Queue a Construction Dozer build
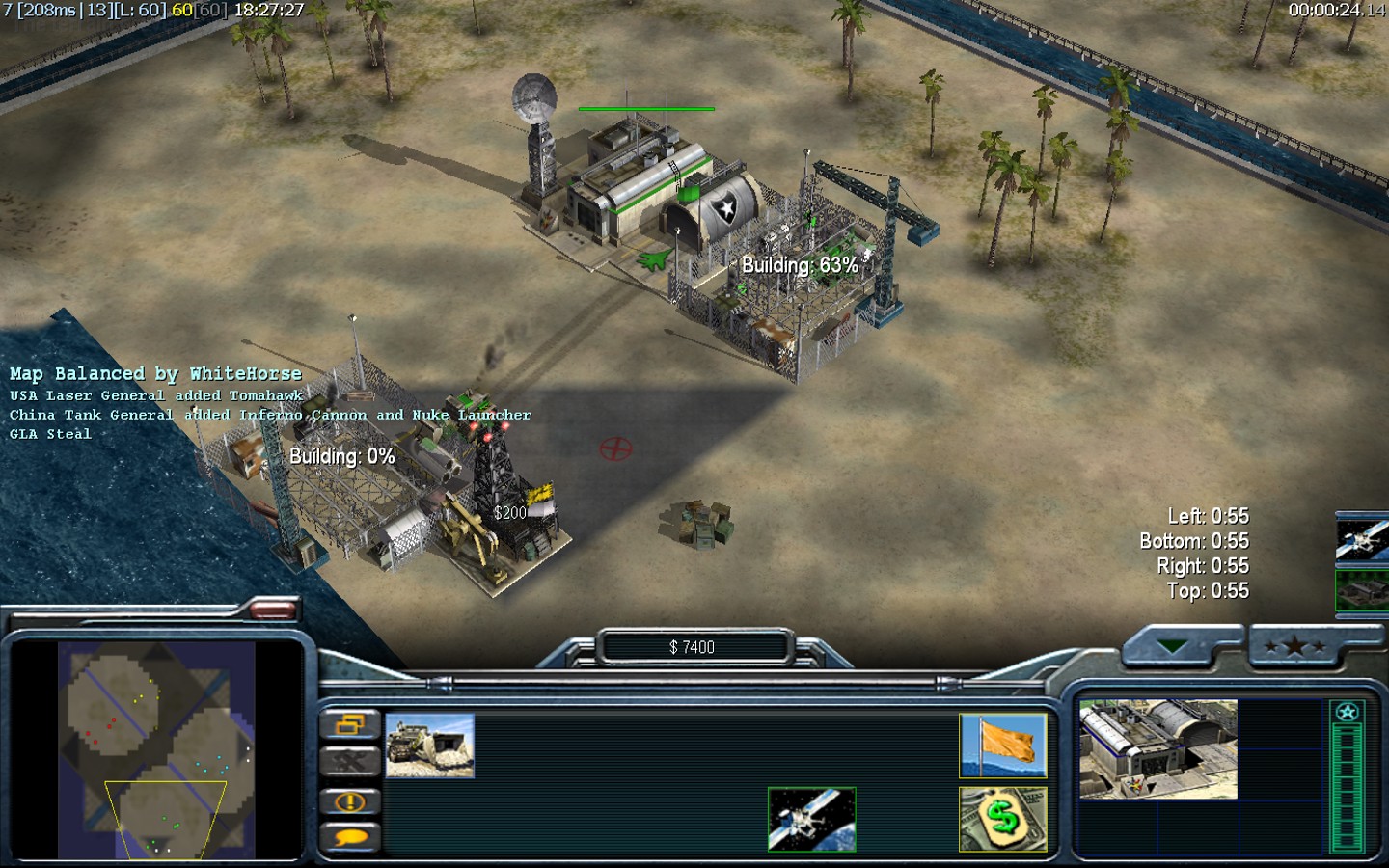Viewport: 1389px width, 868px height. (x=429, y=746)
